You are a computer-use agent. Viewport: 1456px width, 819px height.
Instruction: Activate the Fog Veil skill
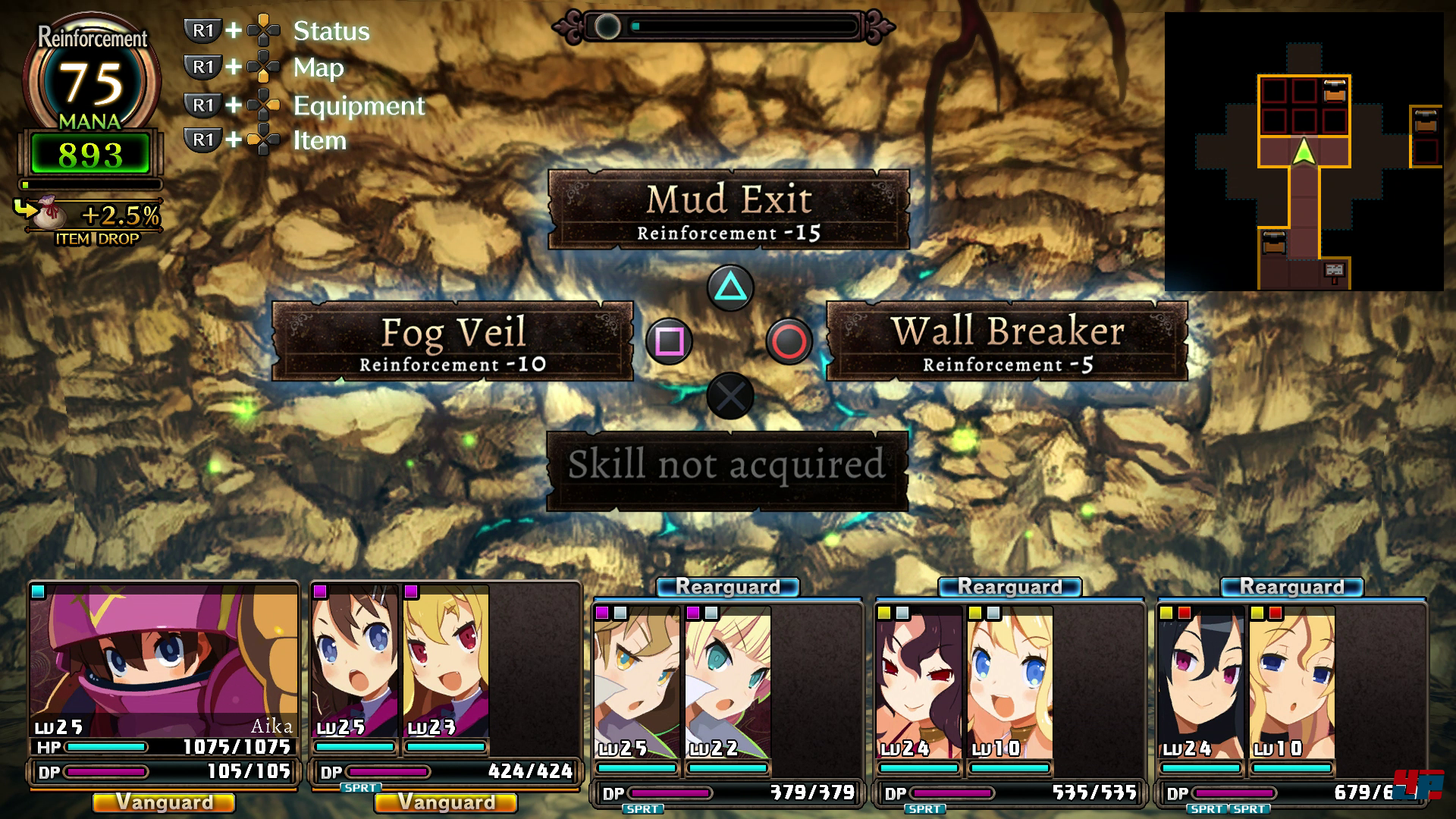pyautogui.click(x=453, y=341)
